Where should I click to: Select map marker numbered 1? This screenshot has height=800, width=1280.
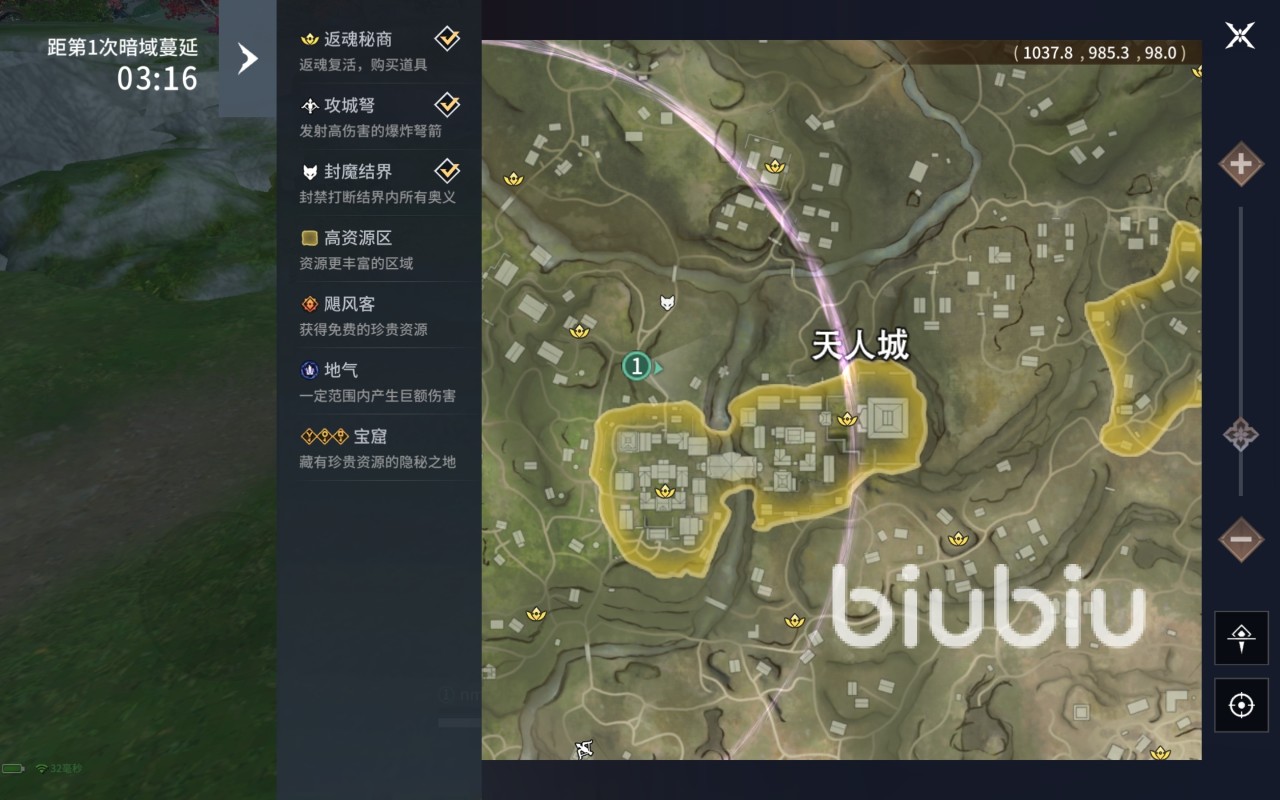637,367
